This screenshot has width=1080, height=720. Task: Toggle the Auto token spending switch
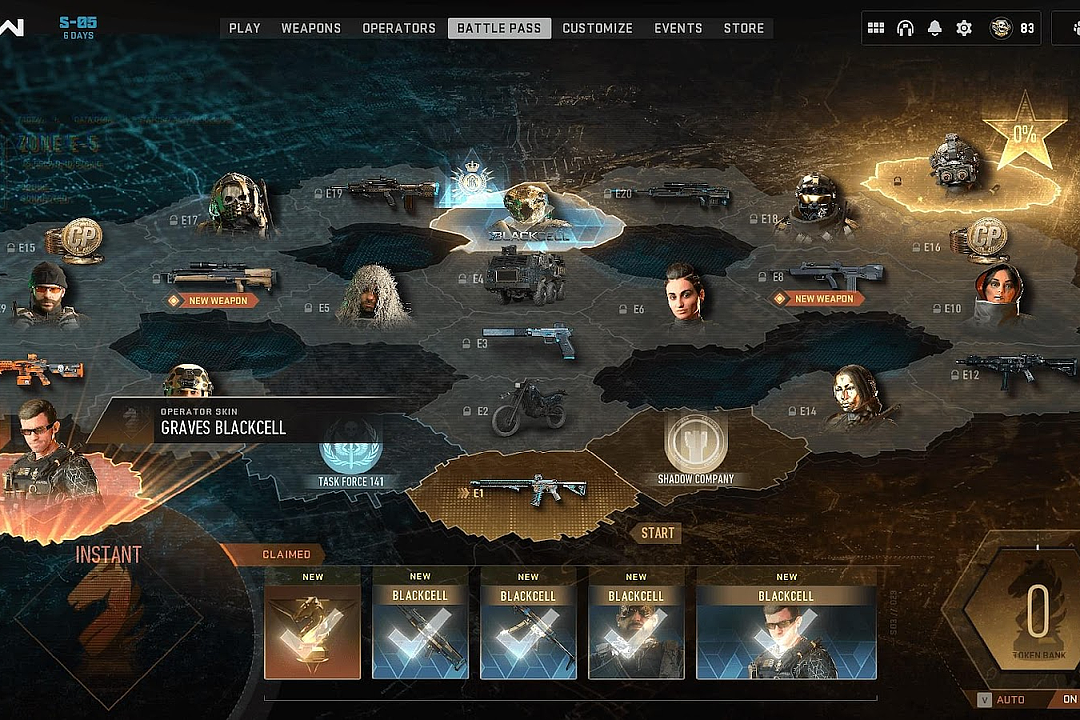tap(1067, 700)
